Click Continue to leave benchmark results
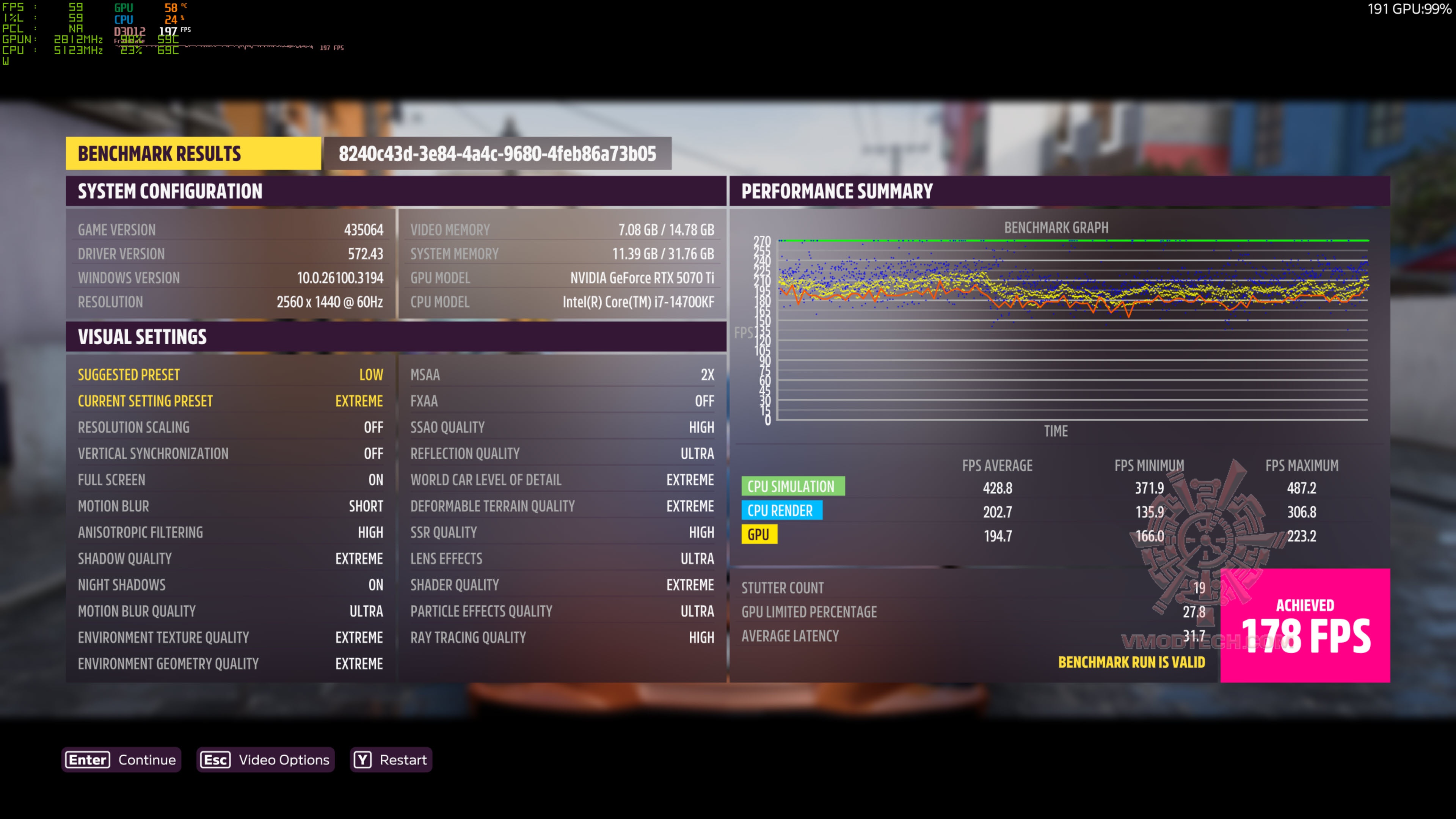 [121, 759]
